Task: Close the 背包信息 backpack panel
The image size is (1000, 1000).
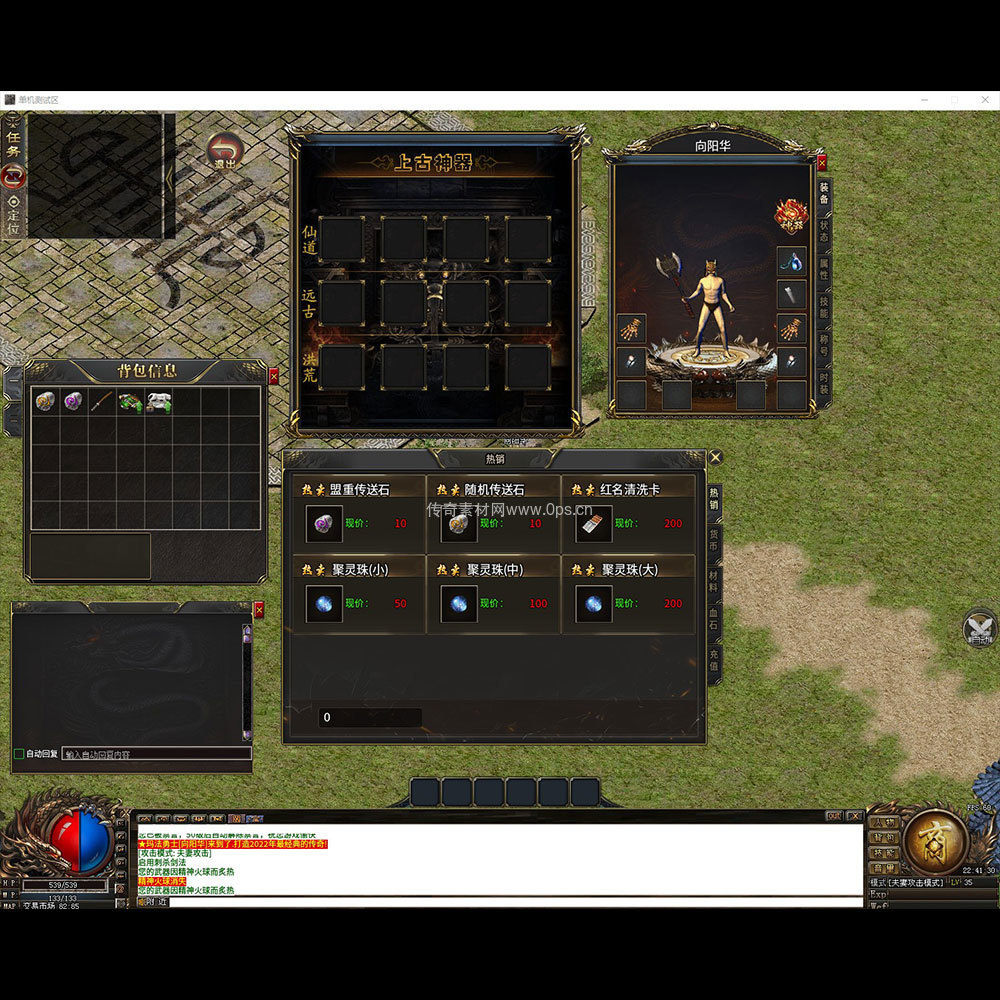Action: pos(274,376)
